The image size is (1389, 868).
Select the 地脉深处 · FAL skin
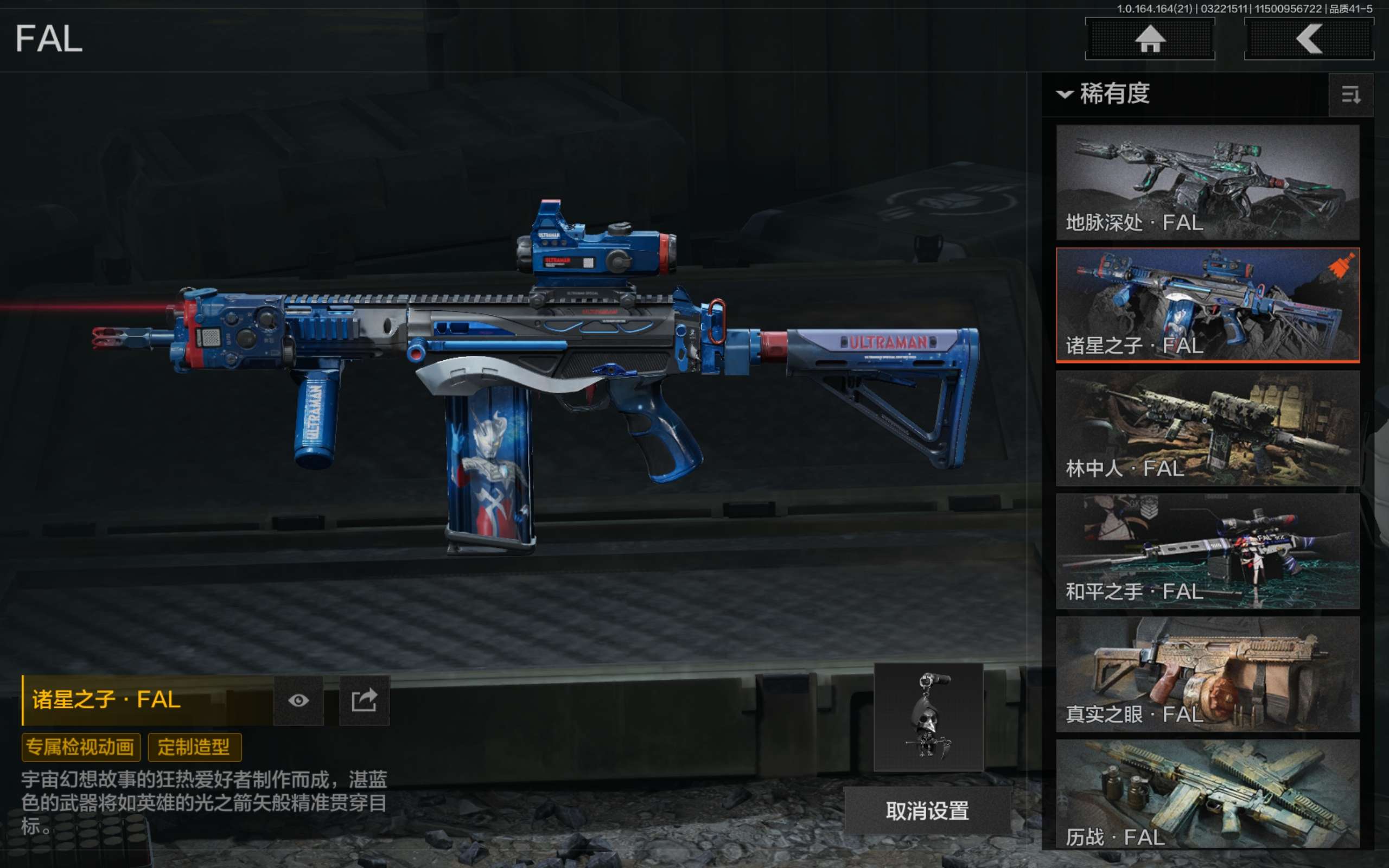tap(1207, 182)
